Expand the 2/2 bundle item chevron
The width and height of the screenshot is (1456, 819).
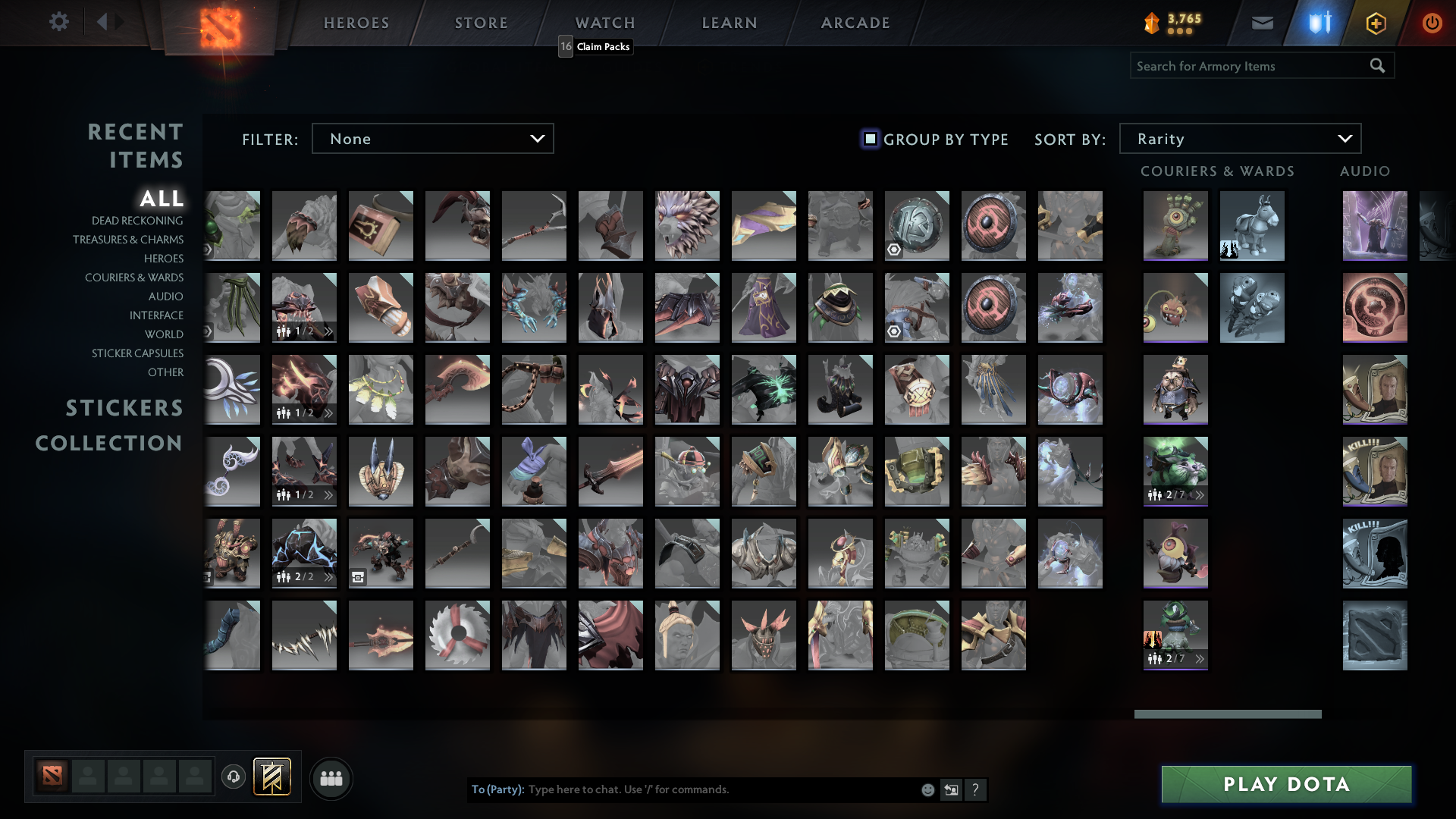point(327,577)
